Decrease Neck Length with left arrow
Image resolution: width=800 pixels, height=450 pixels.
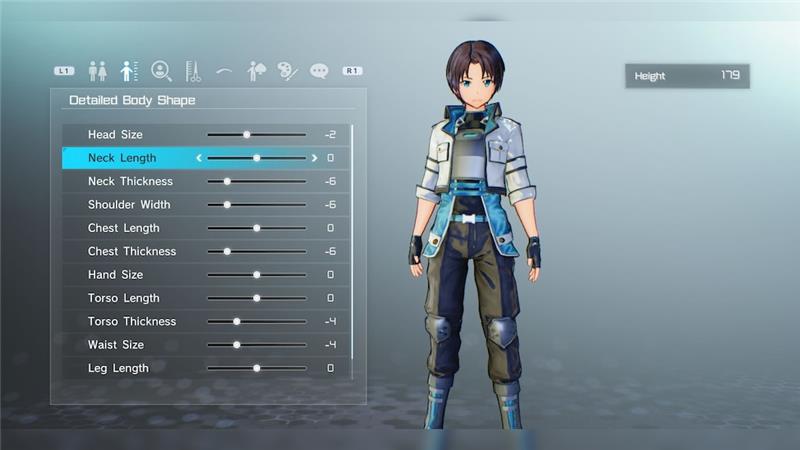point(199,158)
